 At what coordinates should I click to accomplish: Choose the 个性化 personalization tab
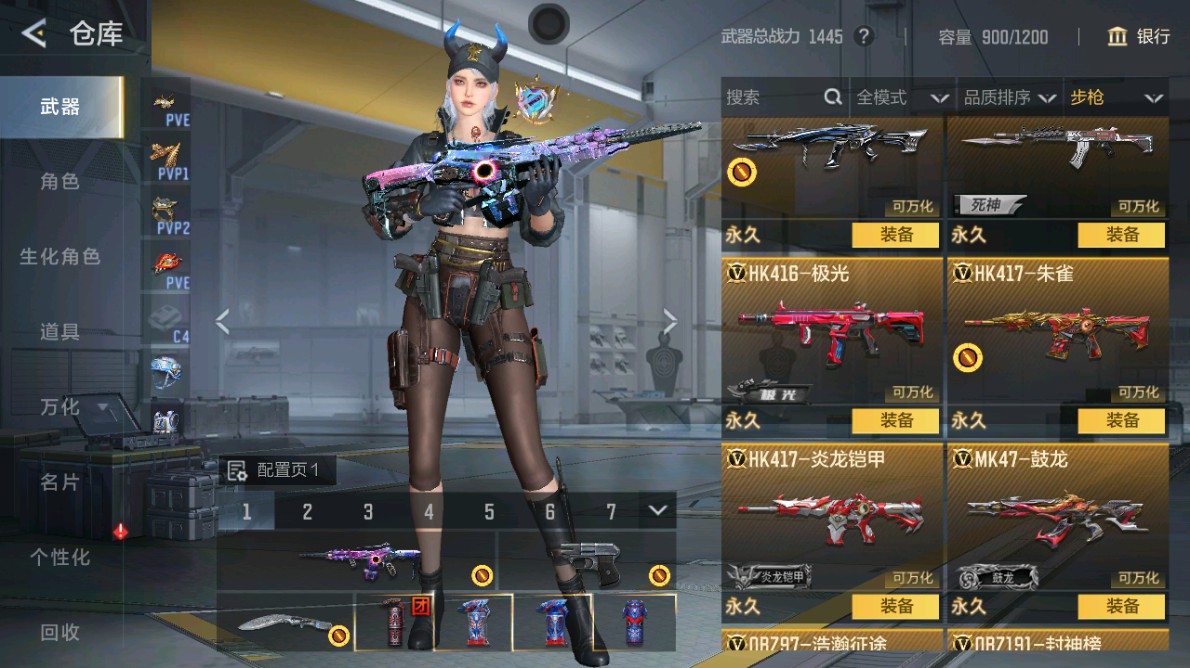point(60,557)
